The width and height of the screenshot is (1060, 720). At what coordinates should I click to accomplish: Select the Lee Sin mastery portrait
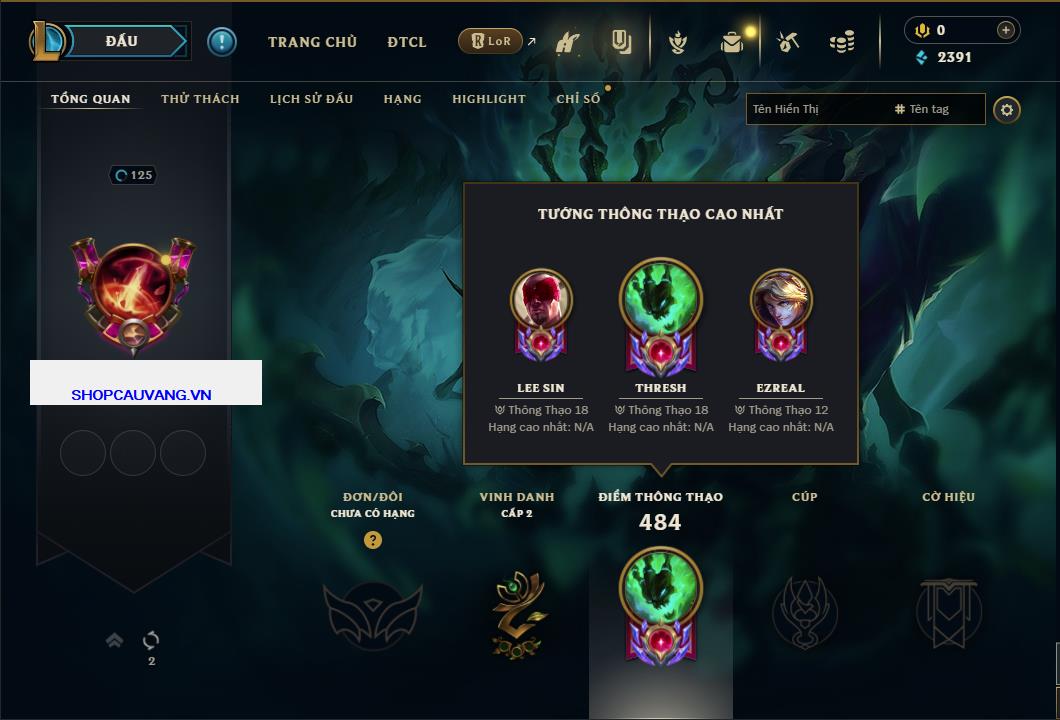coord(541,300)
